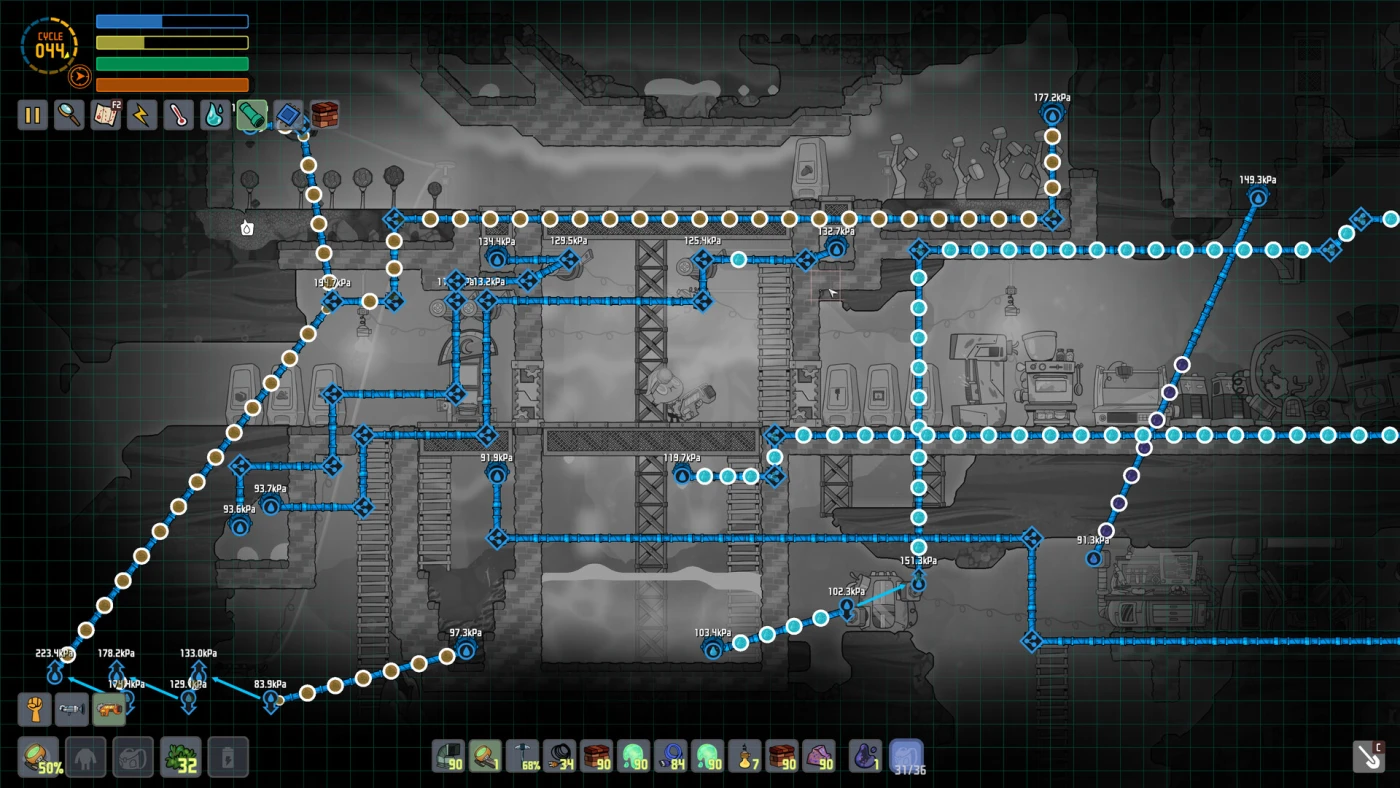Open the backpack inventory showing 31/36
Image resolution: width=1400 pixels, height=788 pixels.
pos(906,756)
